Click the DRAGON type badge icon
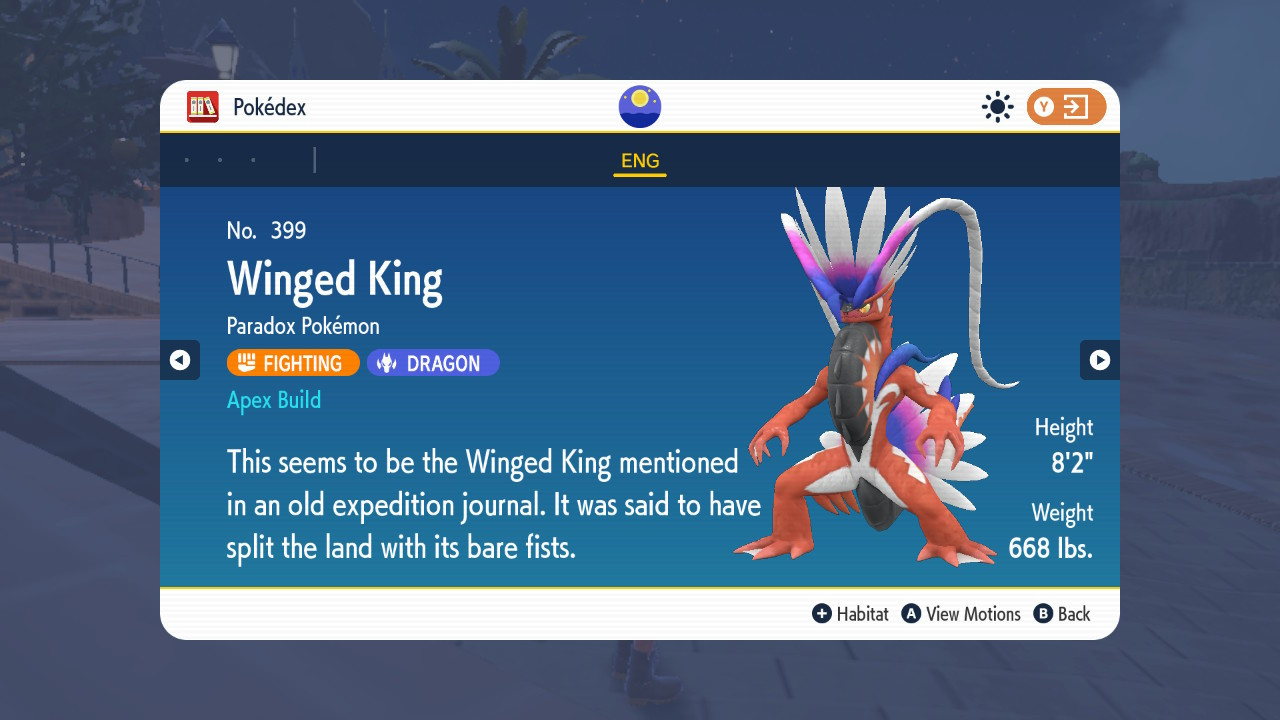The width and height of the screenshot is (1280, 720). click(x=387, y=363)
